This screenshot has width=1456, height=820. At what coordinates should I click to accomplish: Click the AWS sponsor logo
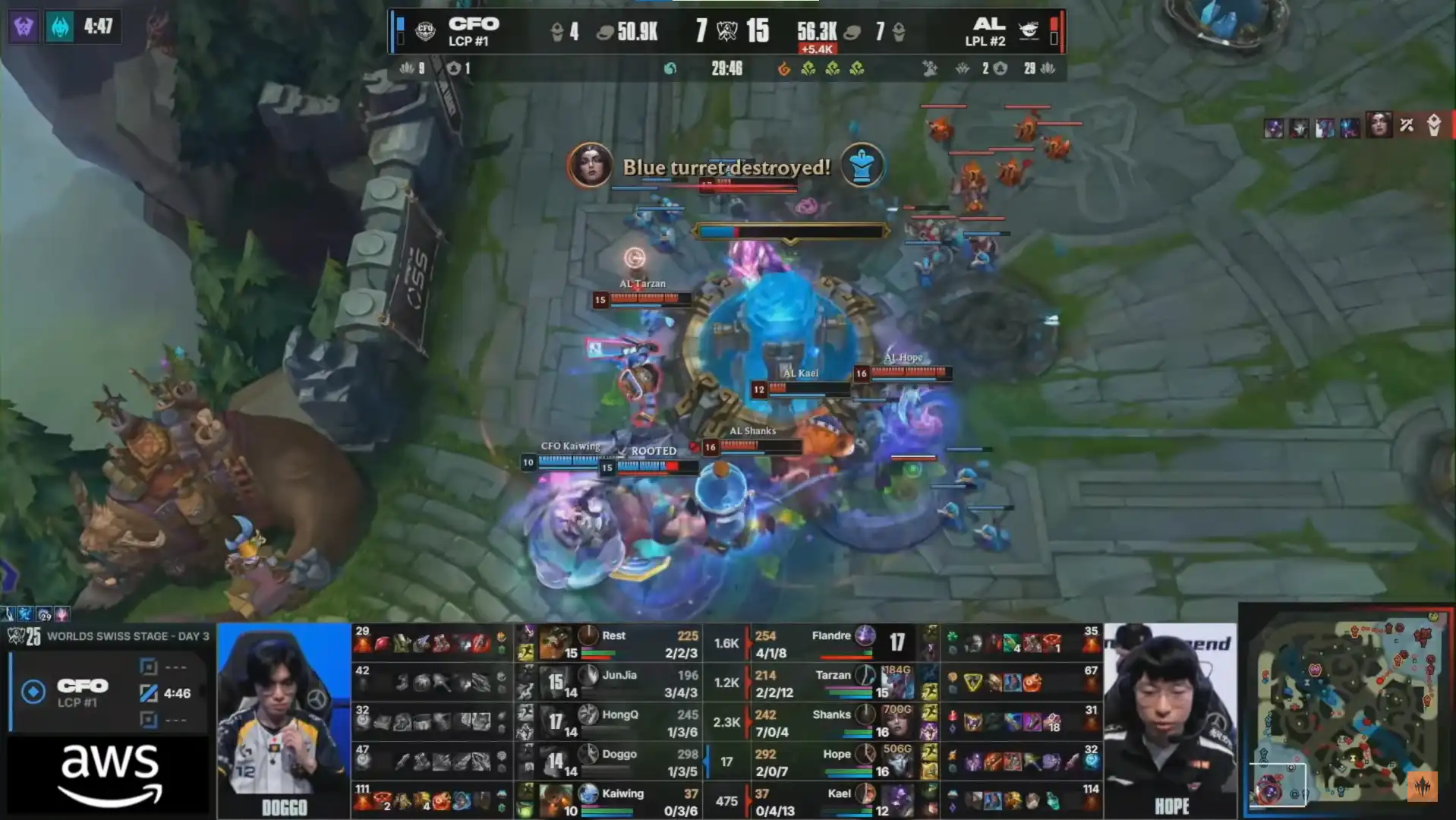[110, 774]
